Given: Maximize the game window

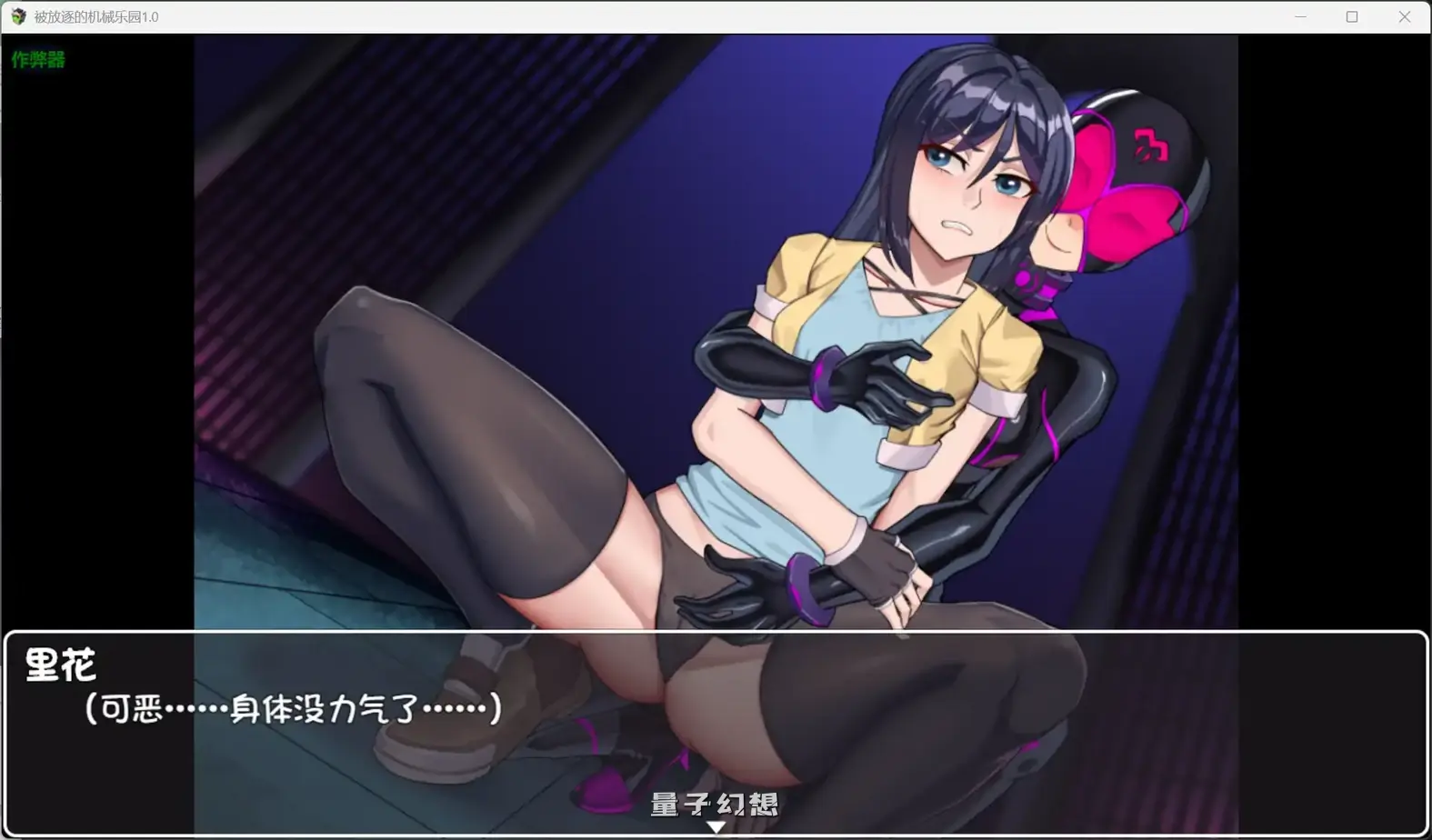Looking at the screenshot, I should coord(1352,16).
